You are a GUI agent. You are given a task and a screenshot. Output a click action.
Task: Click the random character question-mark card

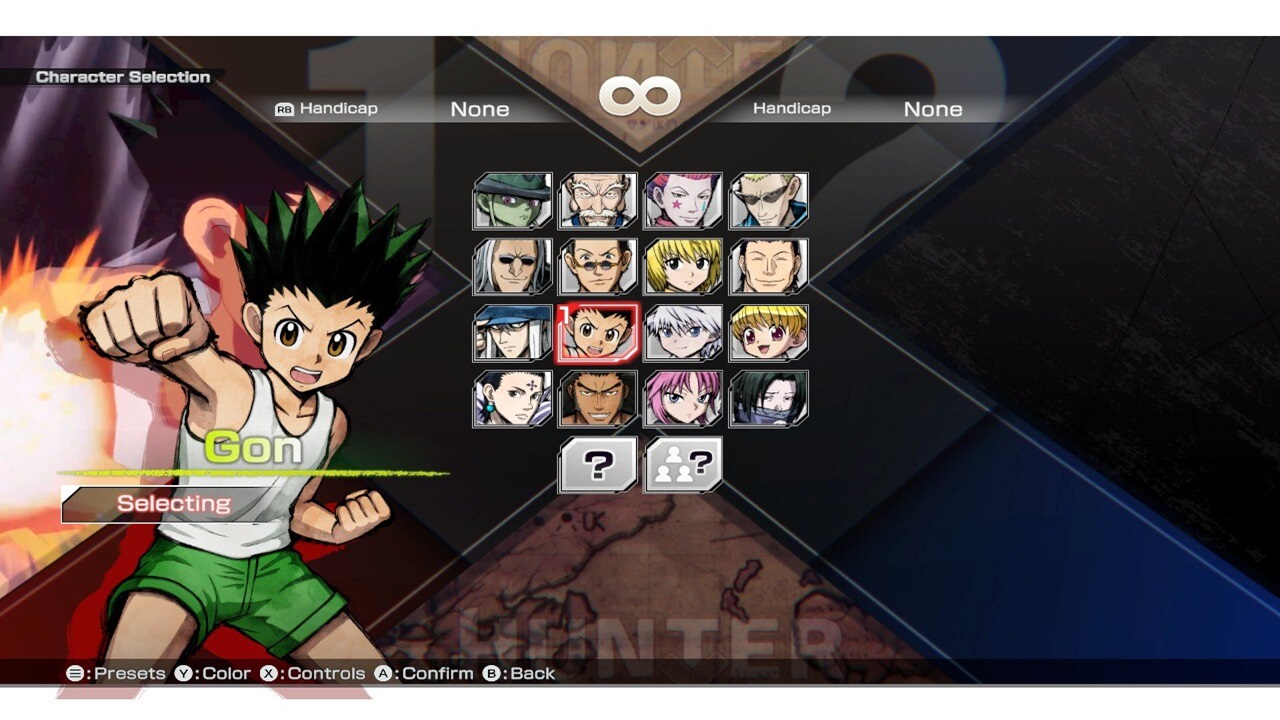(597, 463)
